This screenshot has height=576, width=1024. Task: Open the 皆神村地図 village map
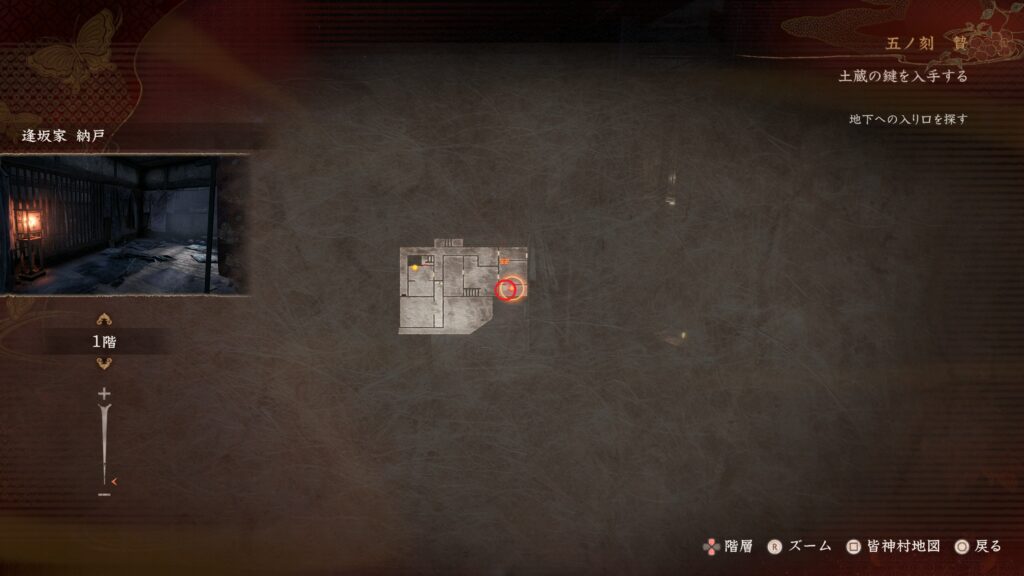[x=893, y=546]
